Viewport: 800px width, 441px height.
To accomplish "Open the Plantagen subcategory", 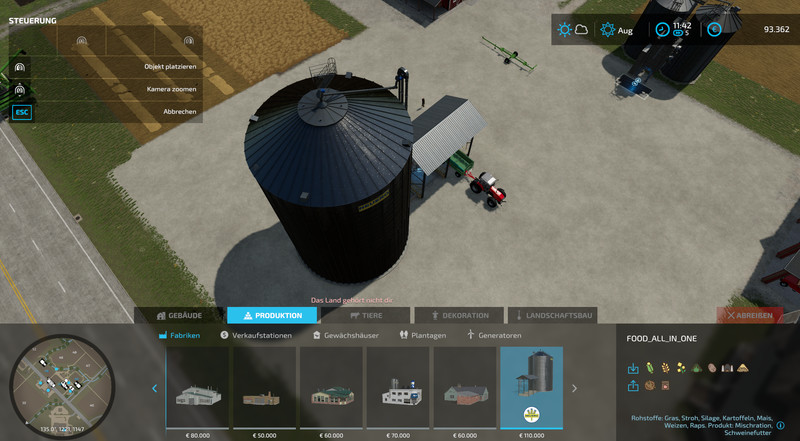I will tap(422, 336).
